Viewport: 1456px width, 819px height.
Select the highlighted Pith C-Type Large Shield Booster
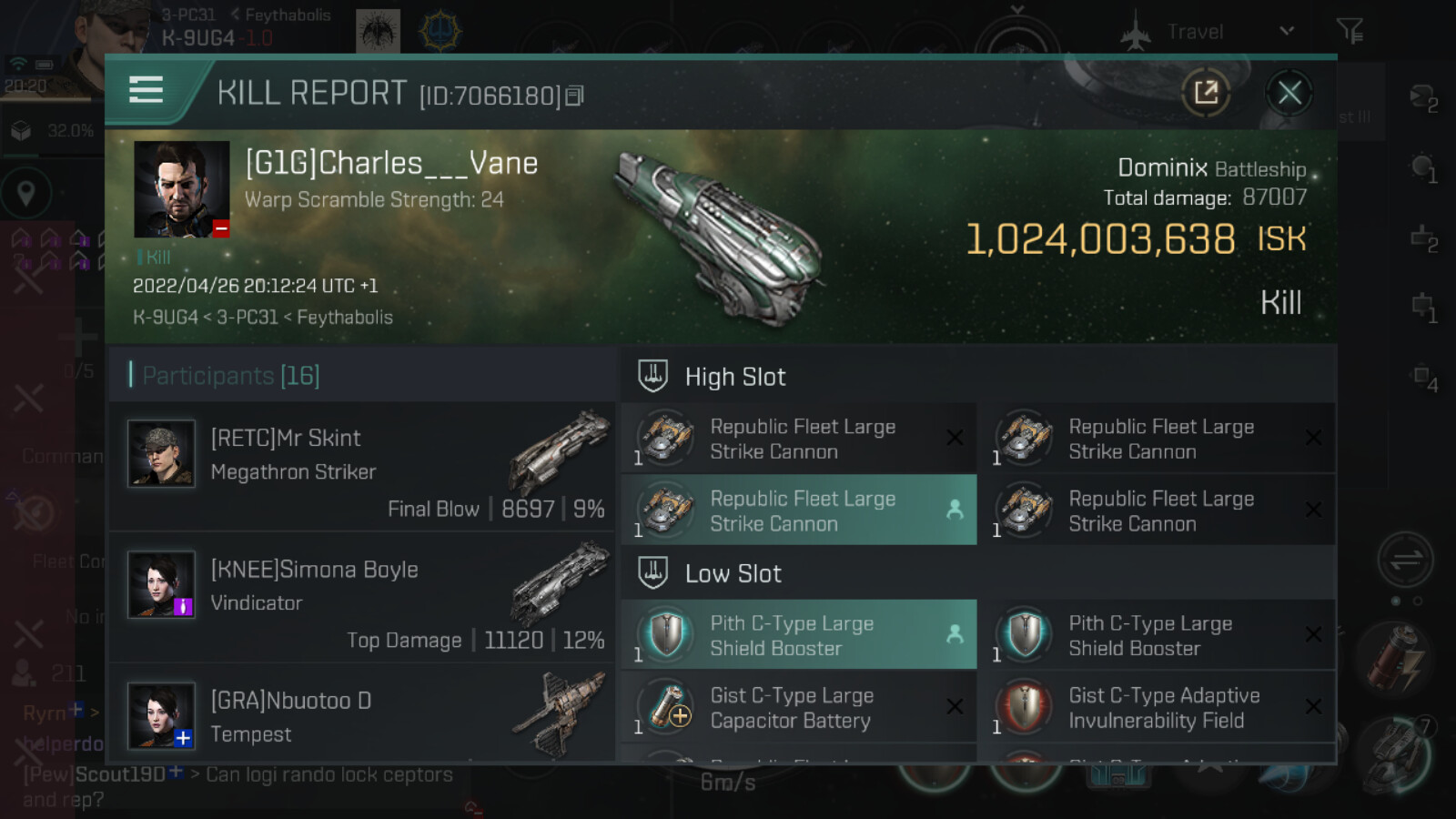[798, 635]
